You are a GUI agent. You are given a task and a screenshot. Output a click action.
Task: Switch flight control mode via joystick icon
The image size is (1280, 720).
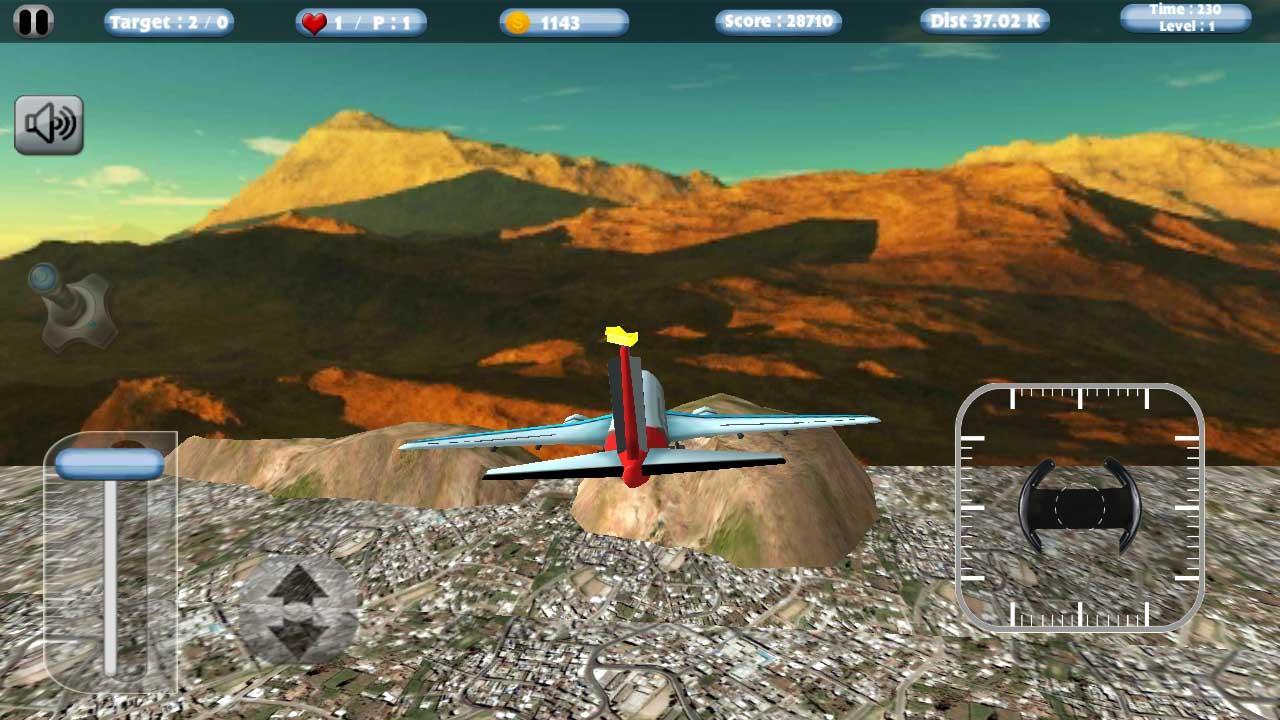pyautogui.click(x=70, y=305)
